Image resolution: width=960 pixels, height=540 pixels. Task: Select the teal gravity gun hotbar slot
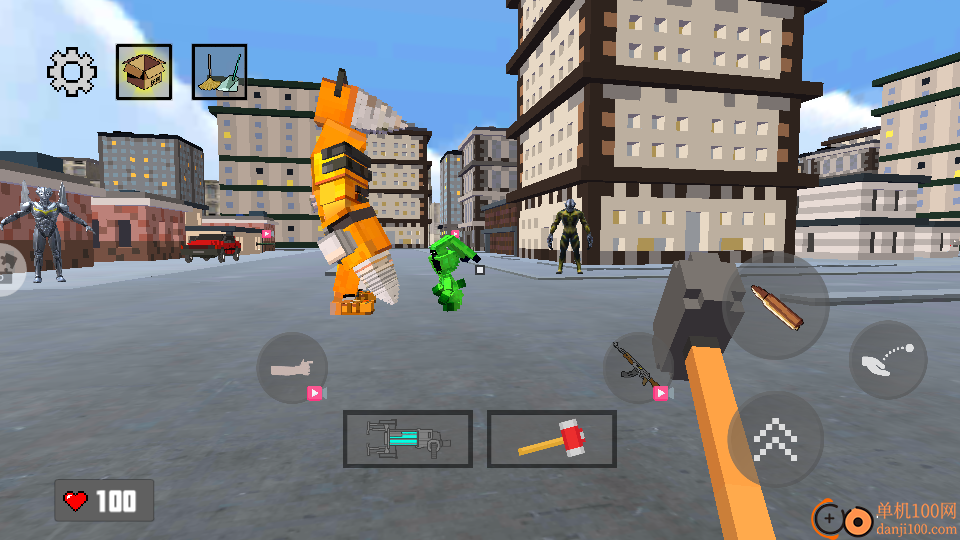point(407,439)
